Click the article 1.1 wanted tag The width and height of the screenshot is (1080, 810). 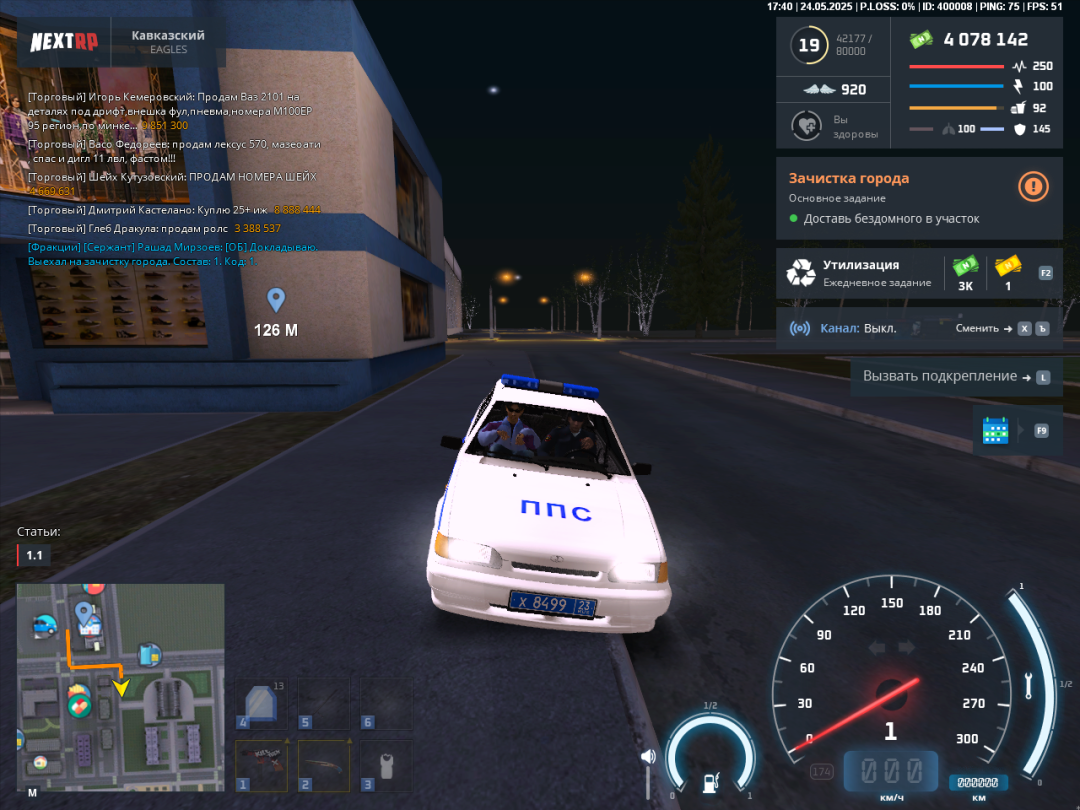[x=34, y=555]
